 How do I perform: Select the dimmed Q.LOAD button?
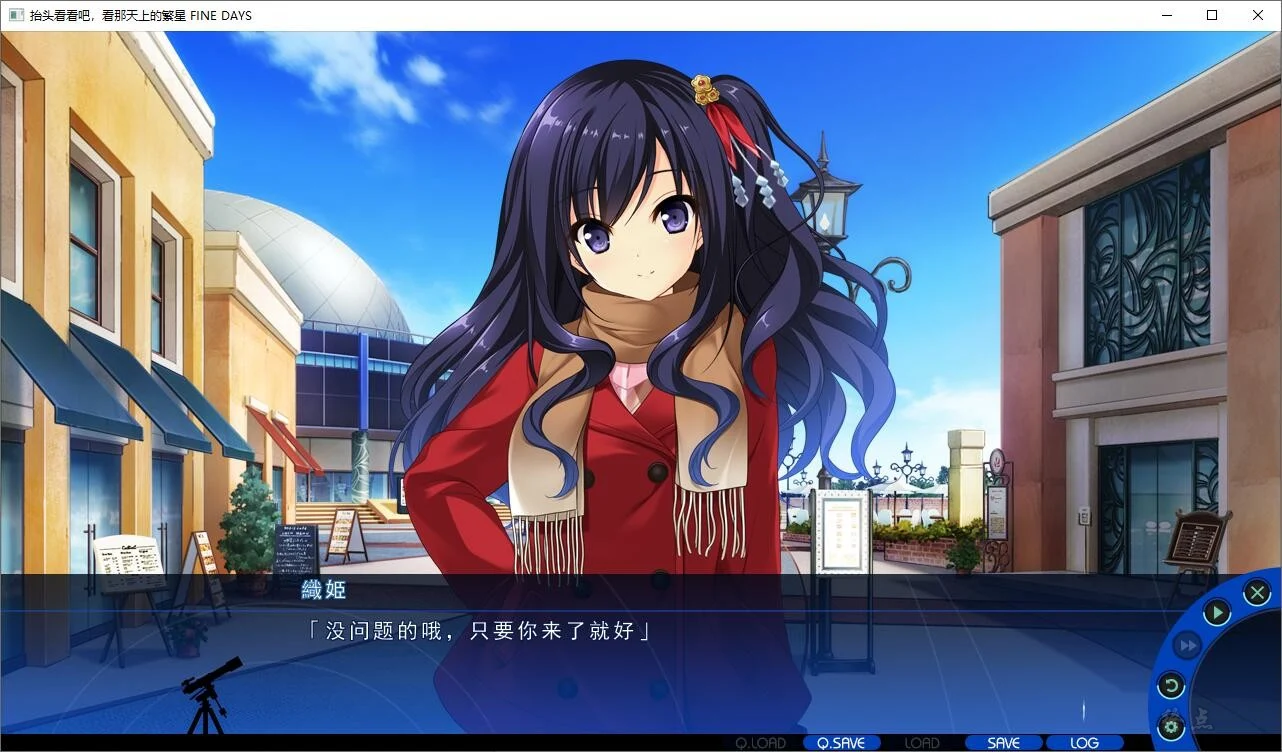click(x=760, y=743)
